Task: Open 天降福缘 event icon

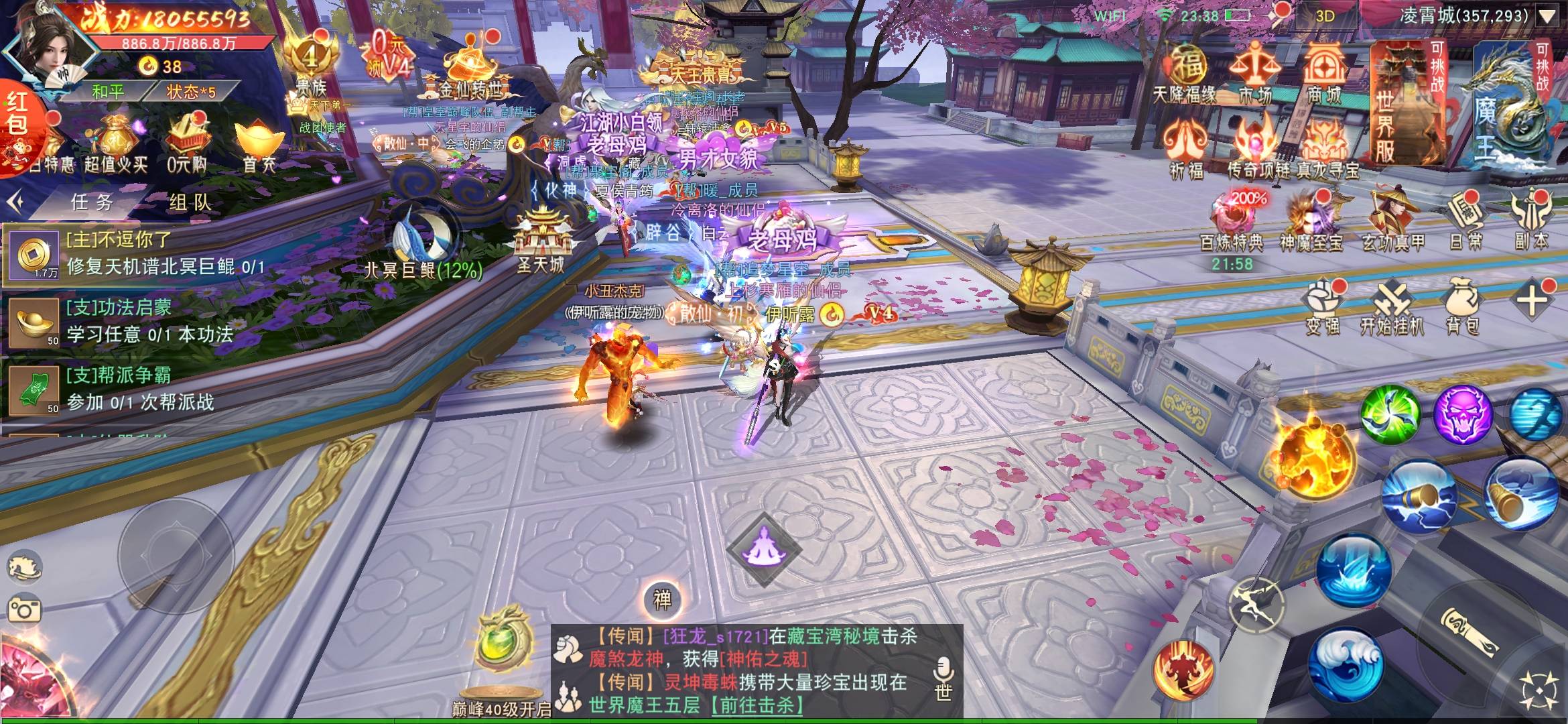Action: coord(1185,72)
